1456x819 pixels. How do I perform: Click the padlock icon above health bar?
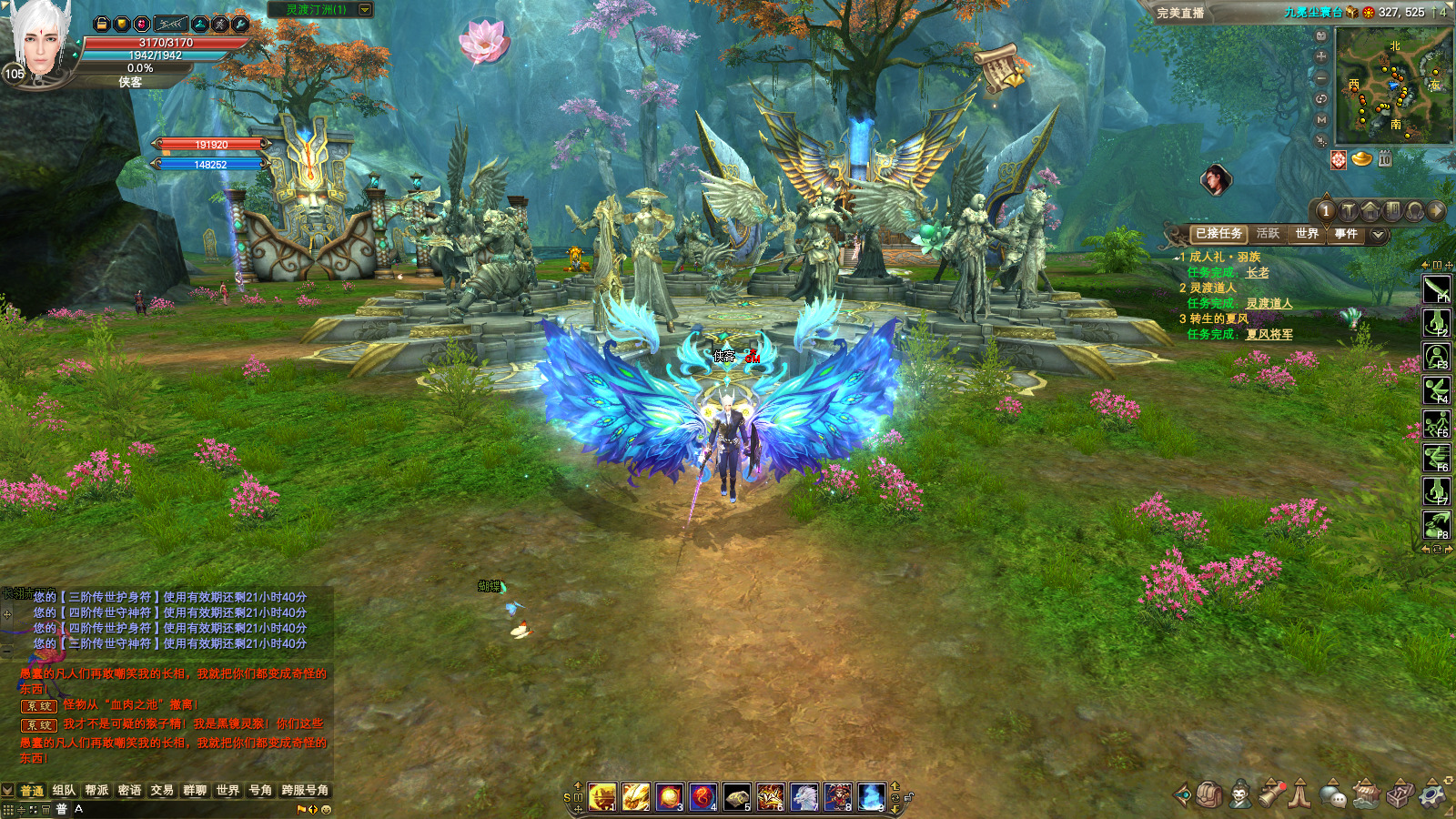102,24
